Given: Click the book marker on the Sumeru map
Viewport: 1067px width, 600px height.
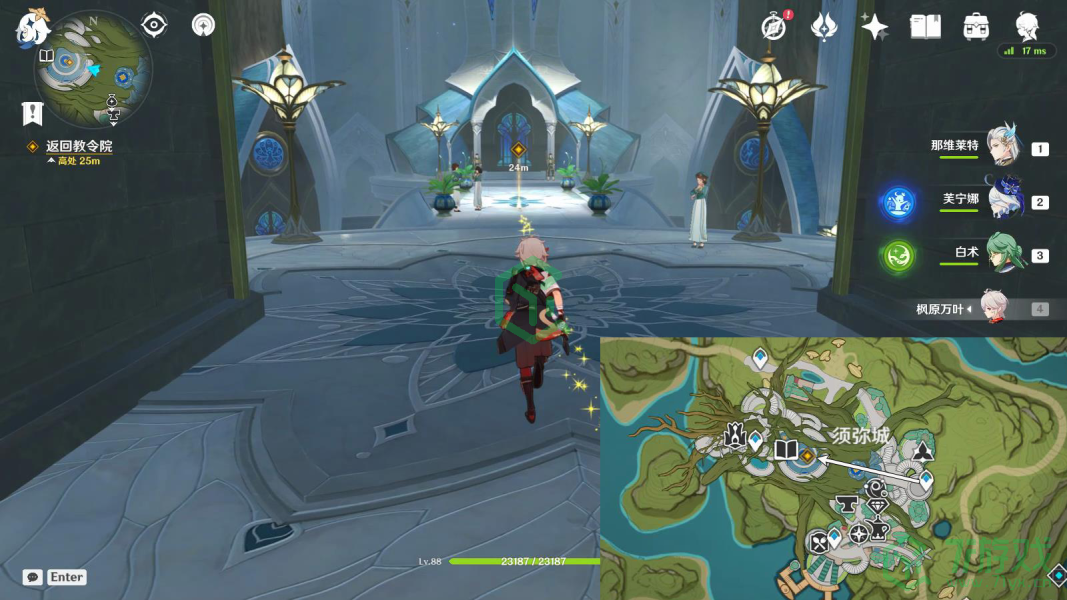Looking at the screenshot, I should click(785, 450).
